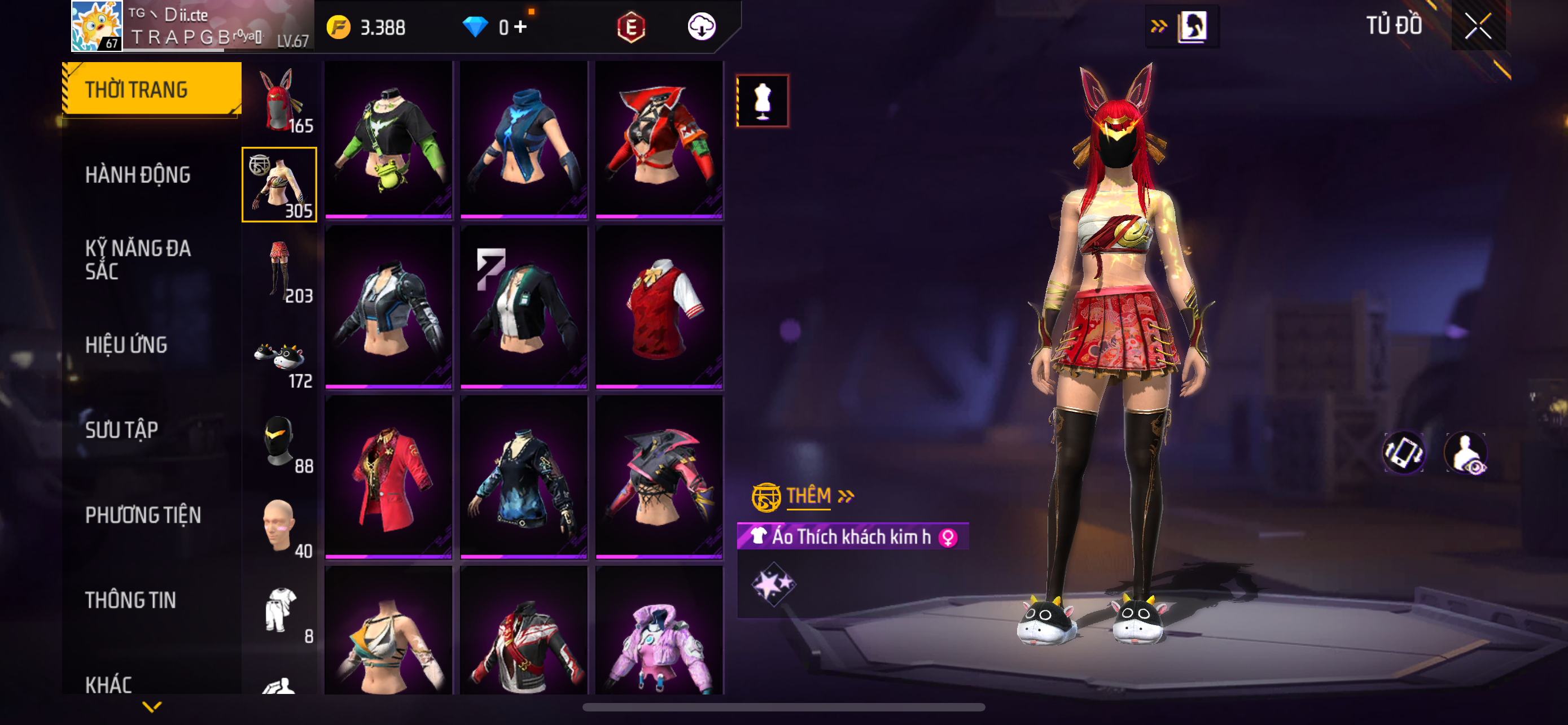Open the PHƯƠNG TIỆN category
The width and height of the screenshot is (1568, 725).
click(143, 515)
